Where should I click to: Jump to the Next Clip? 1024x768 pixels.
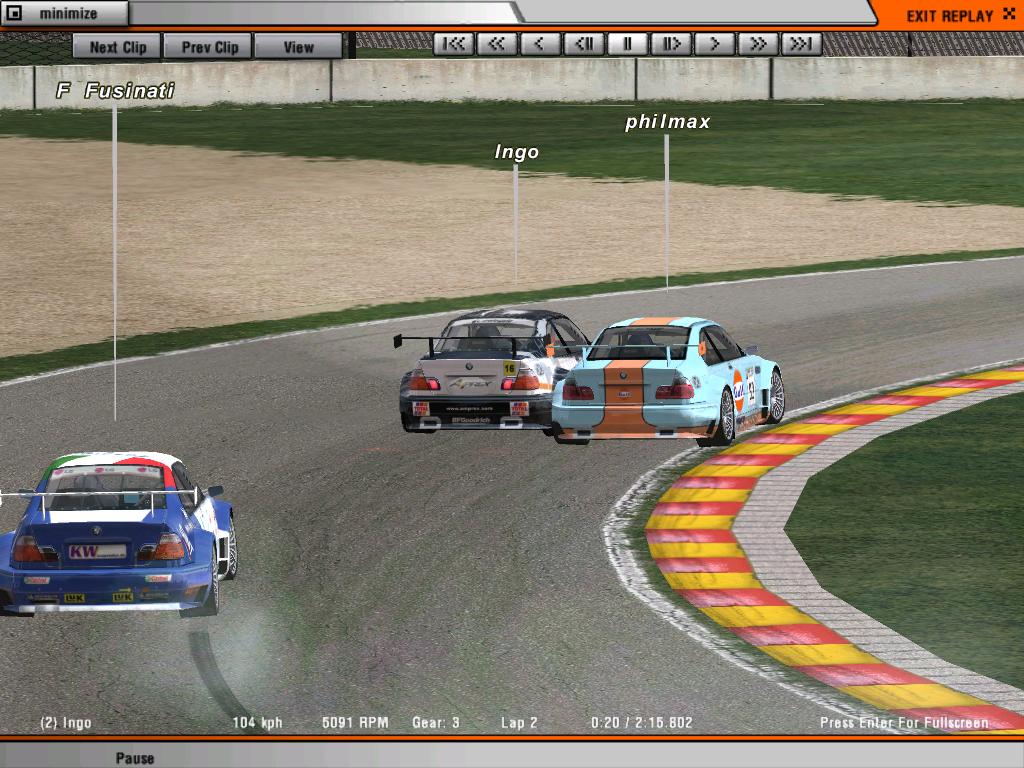[x=117, y=47]
